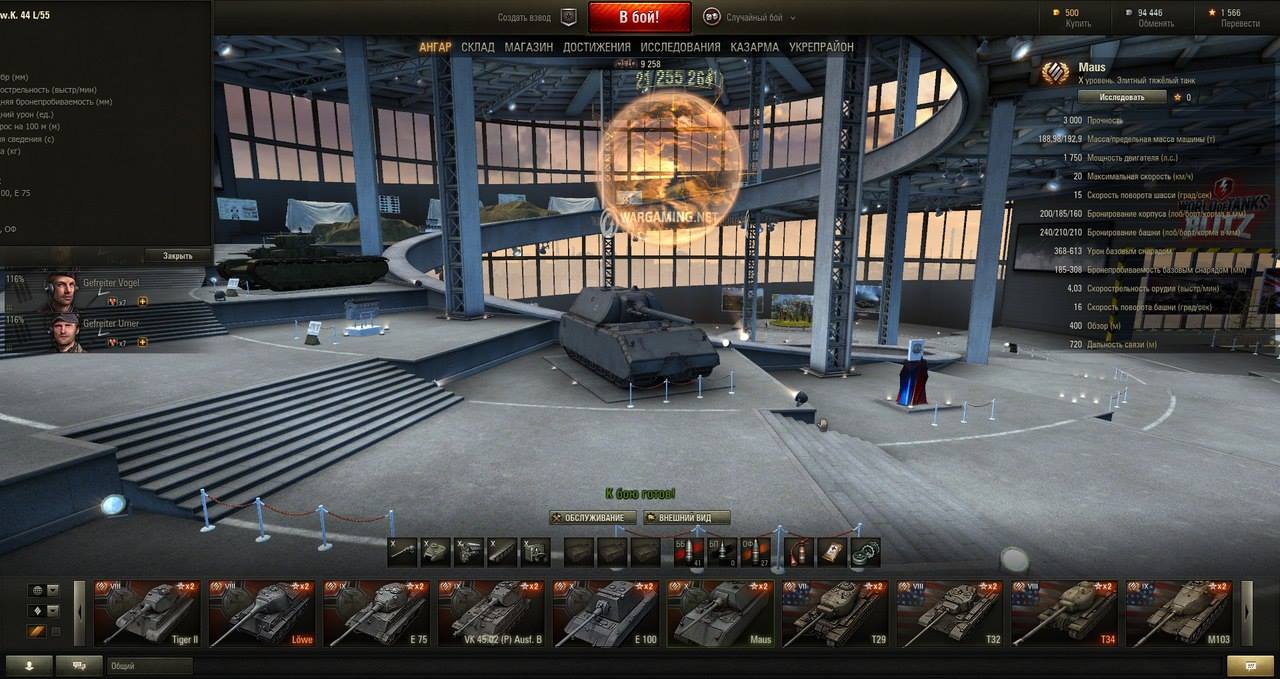Screen dimensions: 1280x679
Task: Open the КАЗАРМА barracks tab
Action: point(754,47)
